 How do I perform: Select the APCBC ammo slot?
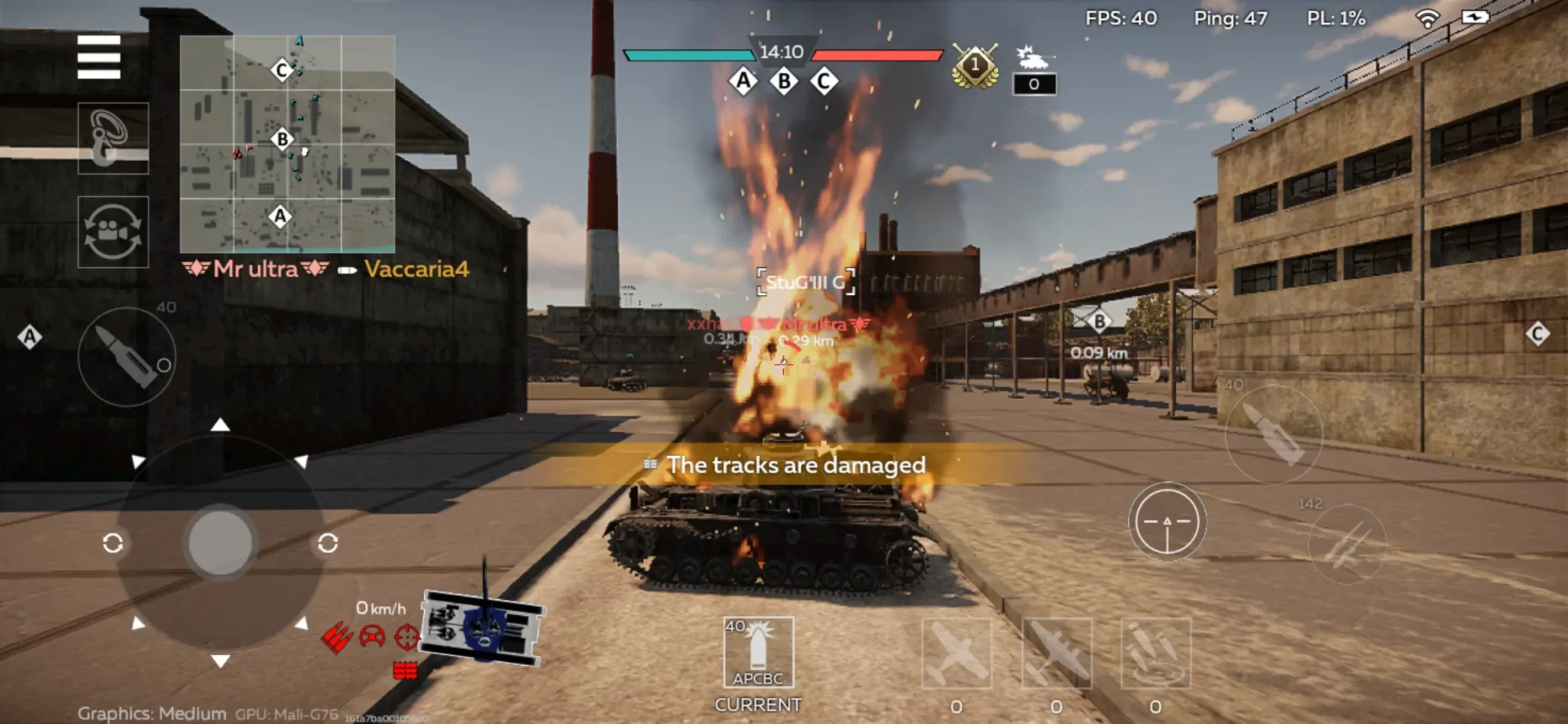point(758,653)
